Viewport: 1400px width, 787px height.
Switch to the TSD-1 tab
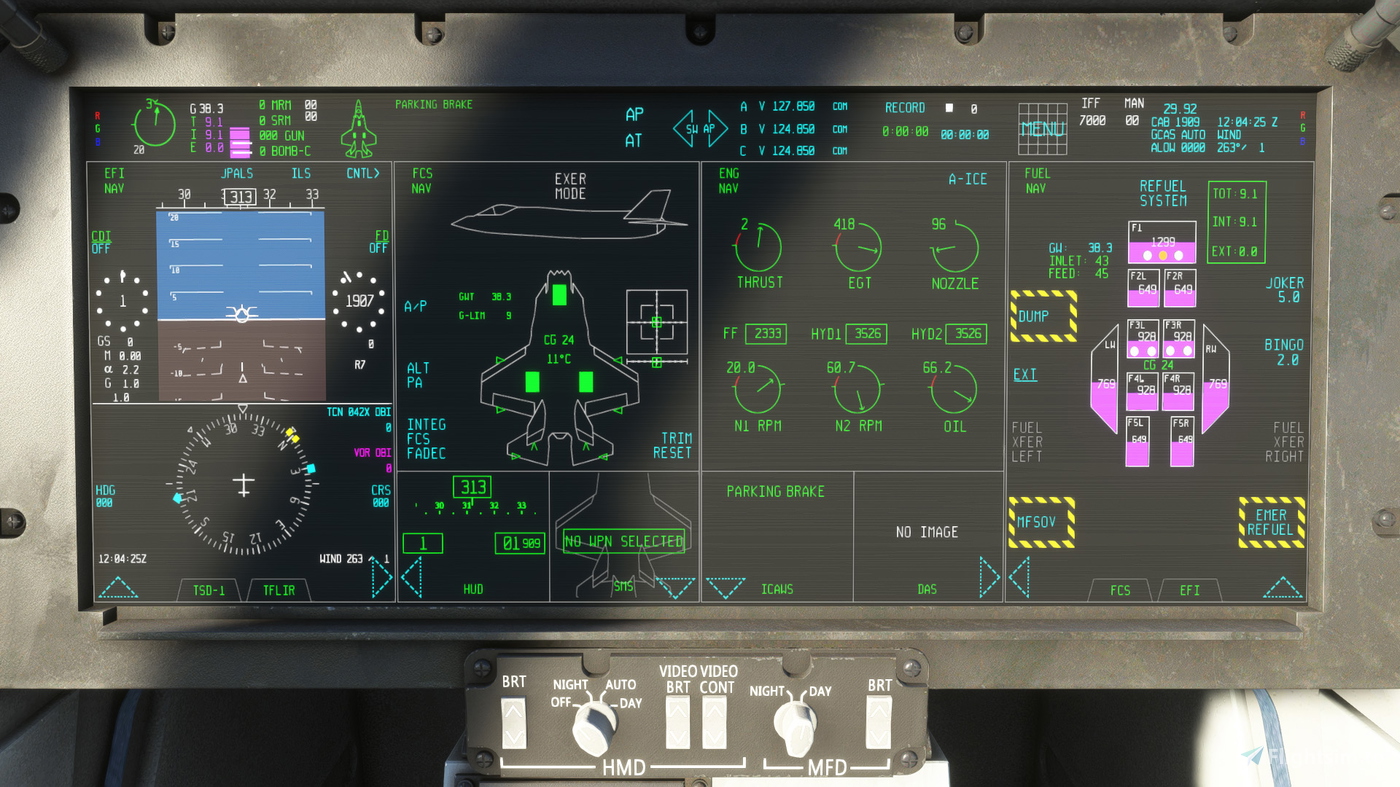click(x=209, y=590)
